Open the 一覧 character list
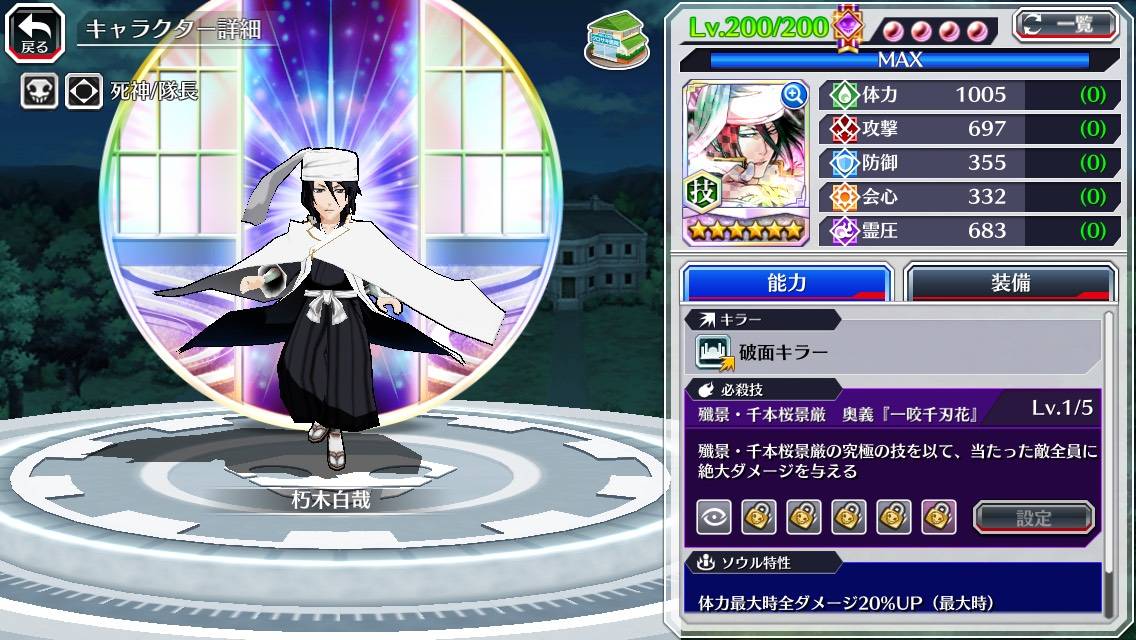Screen dimensions: 1136x640 (1066, 24)
